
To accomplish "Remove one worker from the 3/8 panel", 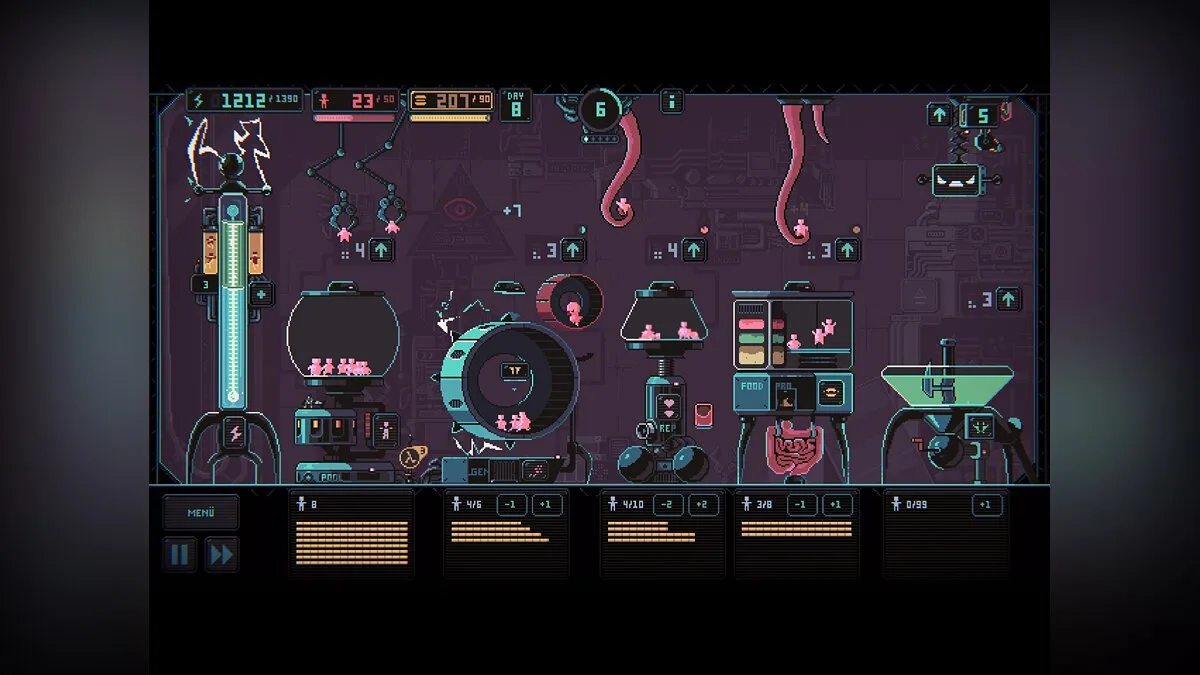I will point(799,505).
